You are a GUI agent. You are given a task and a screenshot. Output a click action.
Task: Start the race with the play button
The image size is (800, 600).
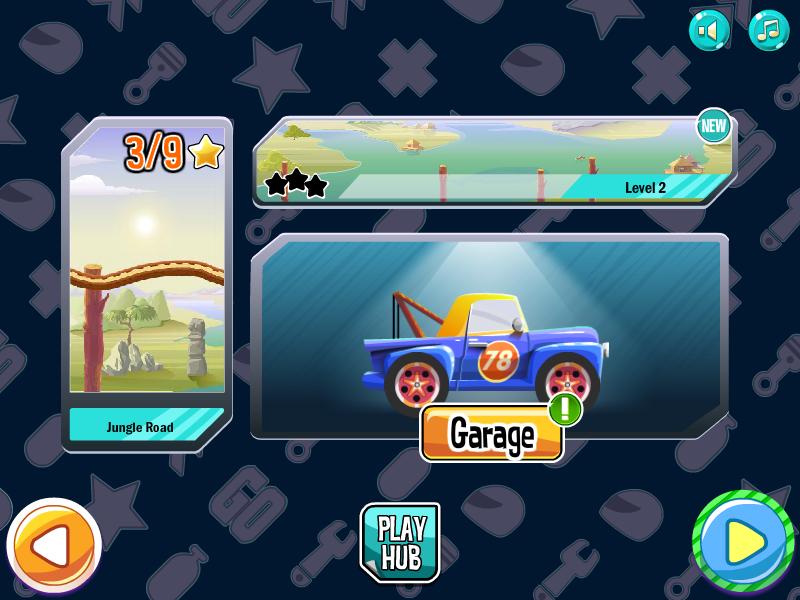743,543
